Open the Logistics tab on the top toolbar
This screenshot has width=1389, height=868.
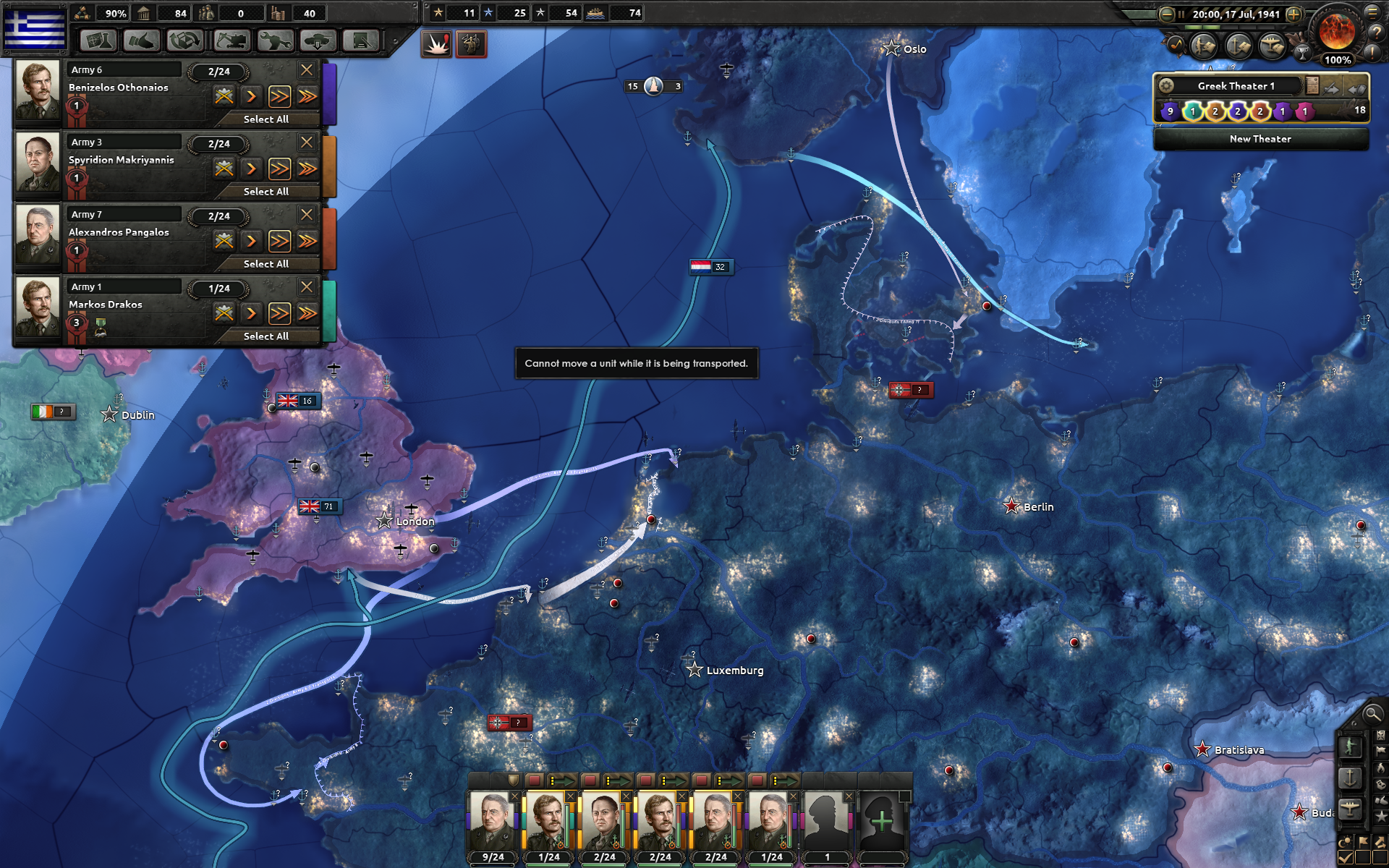tap(362, 41)
